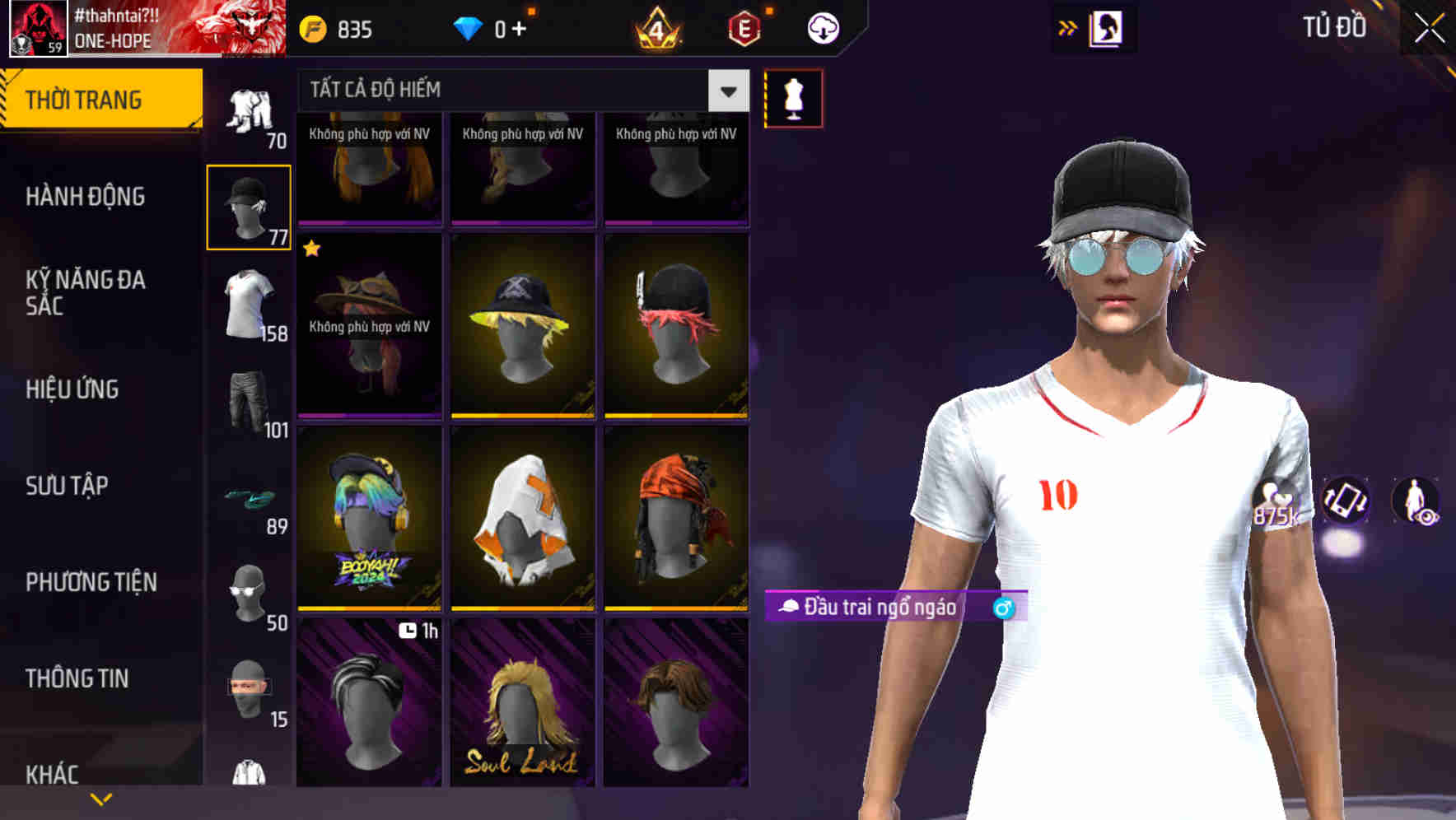Viewport: 1456px width, 820px height.
Task: Toggle the male gender filter on item banner
Action: click(1003, 609)
